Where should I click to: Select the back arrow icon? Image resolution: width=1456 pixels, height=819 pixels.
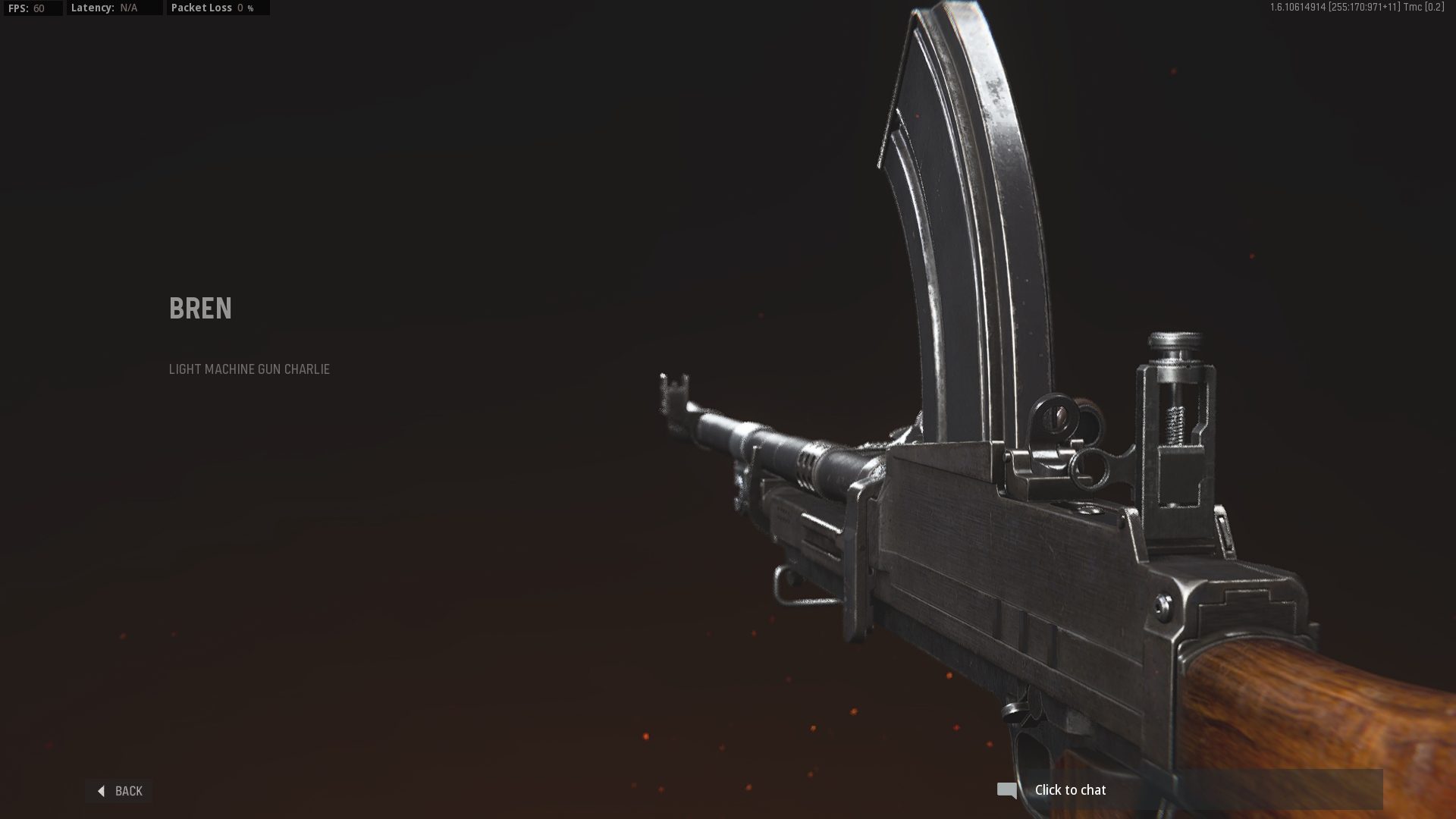[x=101, y=791]
